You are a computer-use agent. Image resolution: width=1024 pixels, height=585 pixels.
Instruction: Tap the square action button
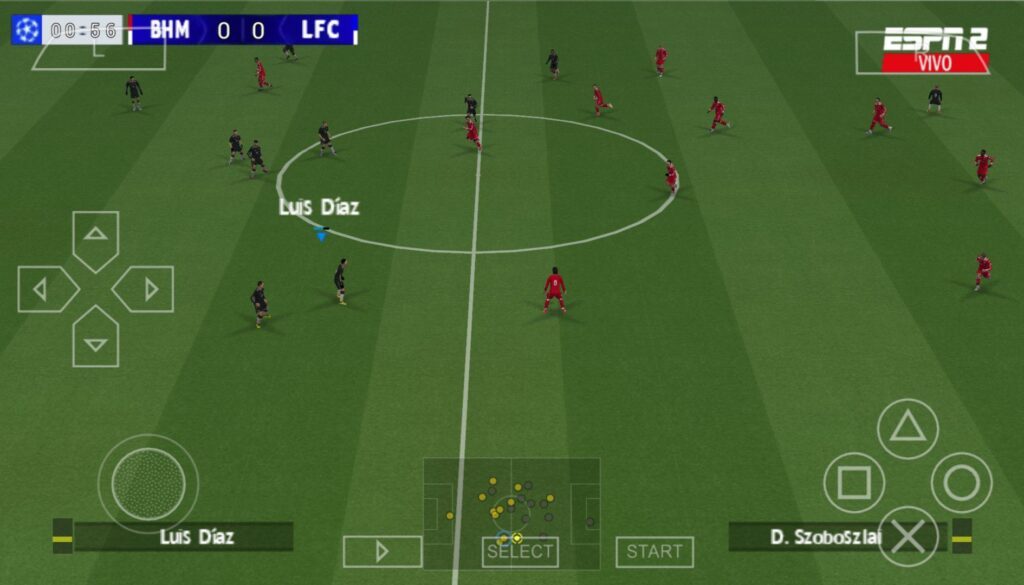(x=853, y=483)
